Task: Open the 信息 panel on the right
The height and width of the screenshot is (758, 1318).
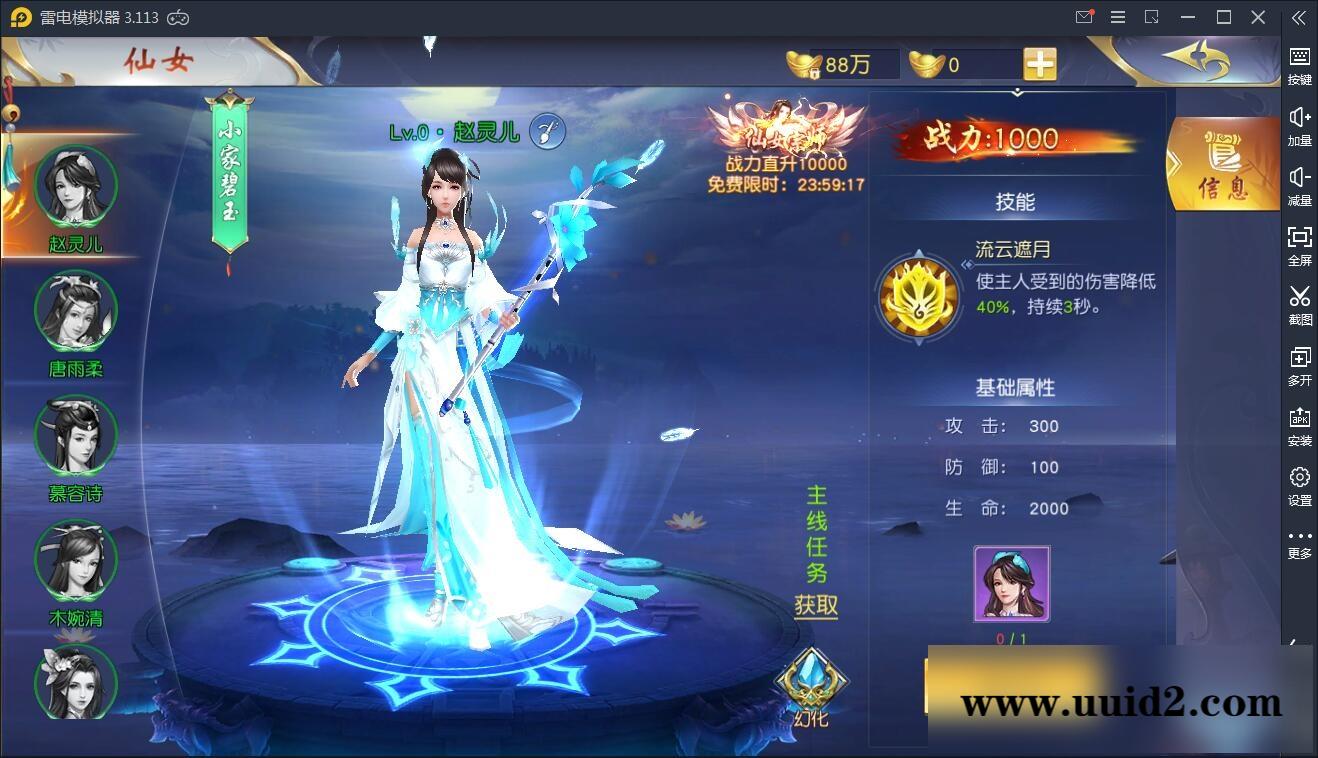Action: pyautogui.click(x=1222, y=165)
